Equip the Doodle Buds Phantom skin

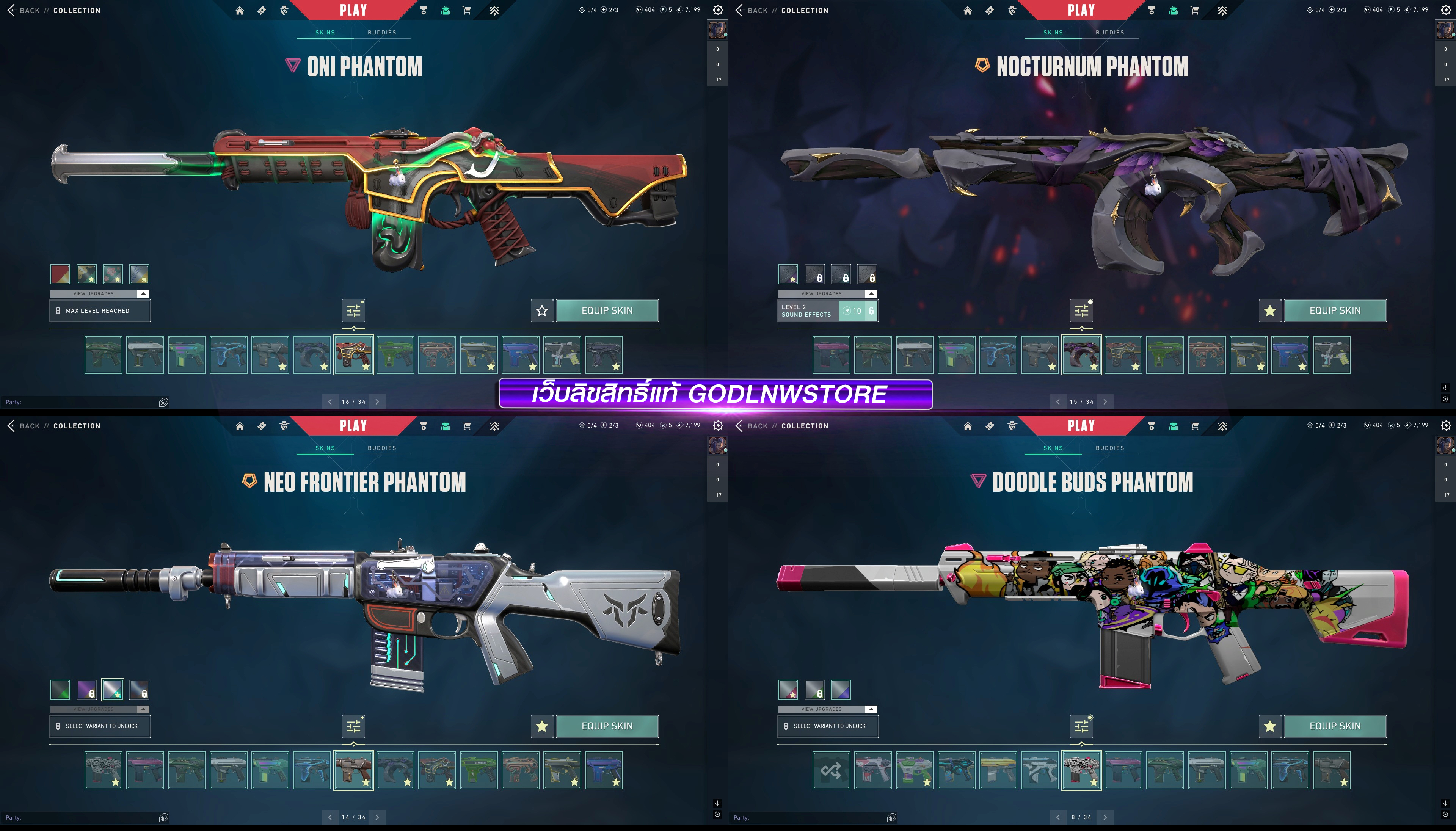coord(1334,726)
